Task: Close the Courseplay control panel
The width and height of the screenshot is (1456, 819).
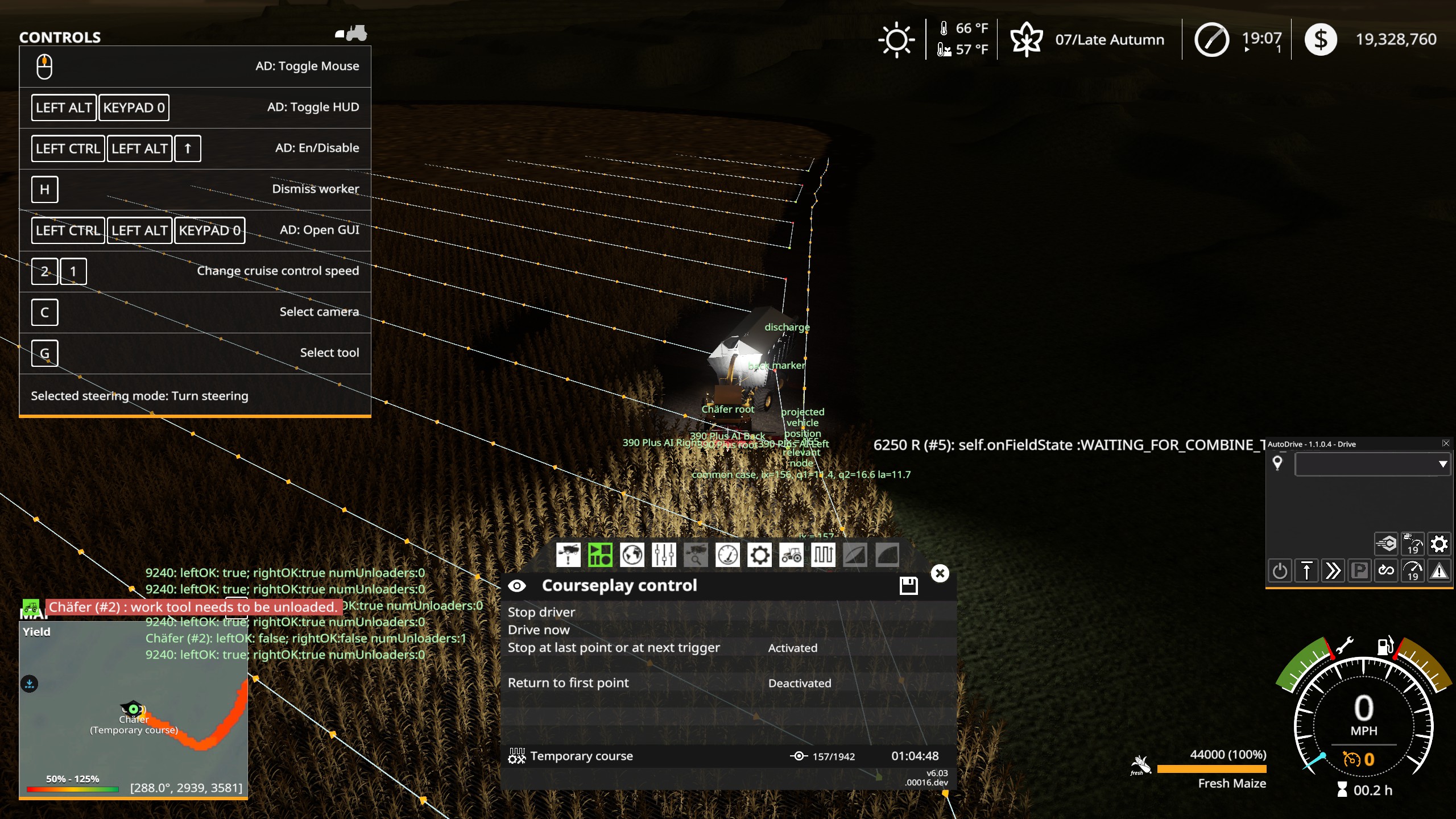Action: click(940, 573)
